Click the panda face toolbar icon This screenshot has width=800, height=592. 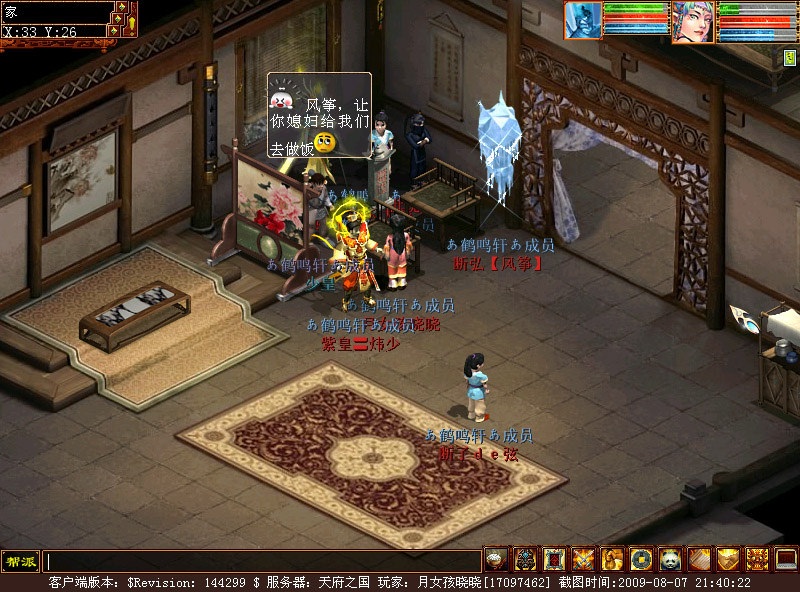(x=670, y=560)
